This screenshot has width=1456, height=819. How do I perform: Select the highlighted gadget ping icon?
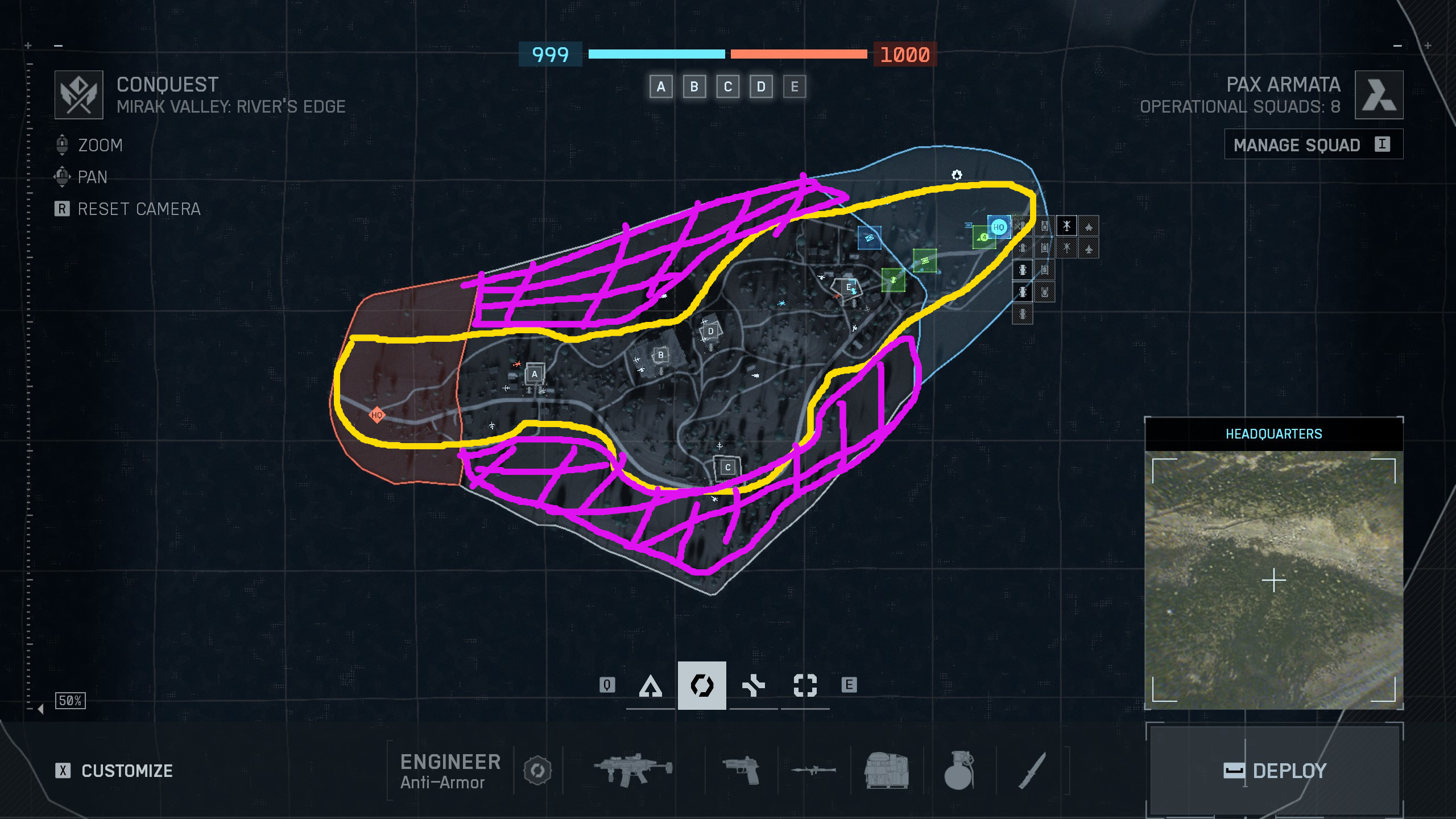(x=702, y=686)
